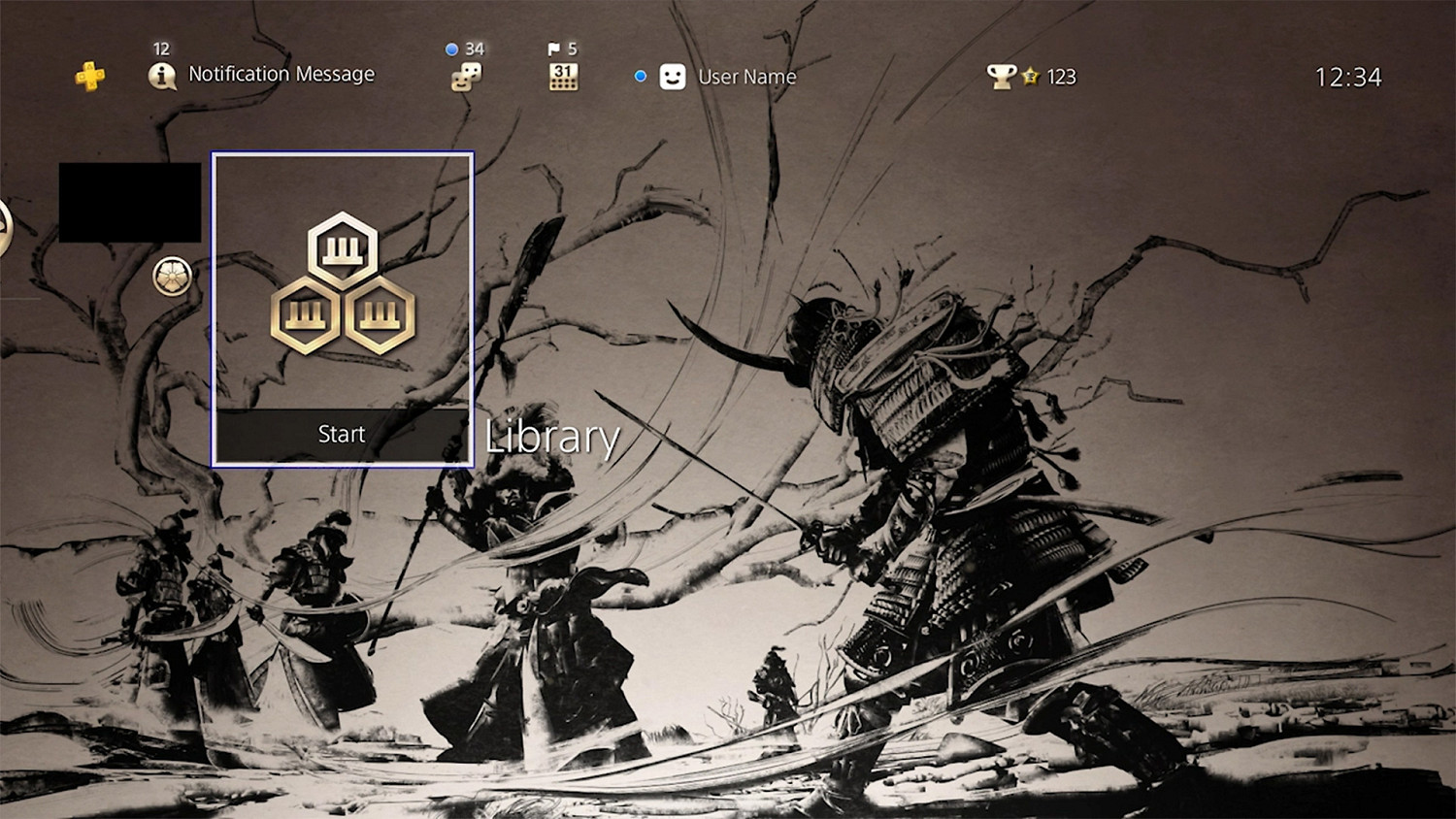1456x819 pixels.
Task: Open trophy details via the 123 count
Action: point(1060,76)
